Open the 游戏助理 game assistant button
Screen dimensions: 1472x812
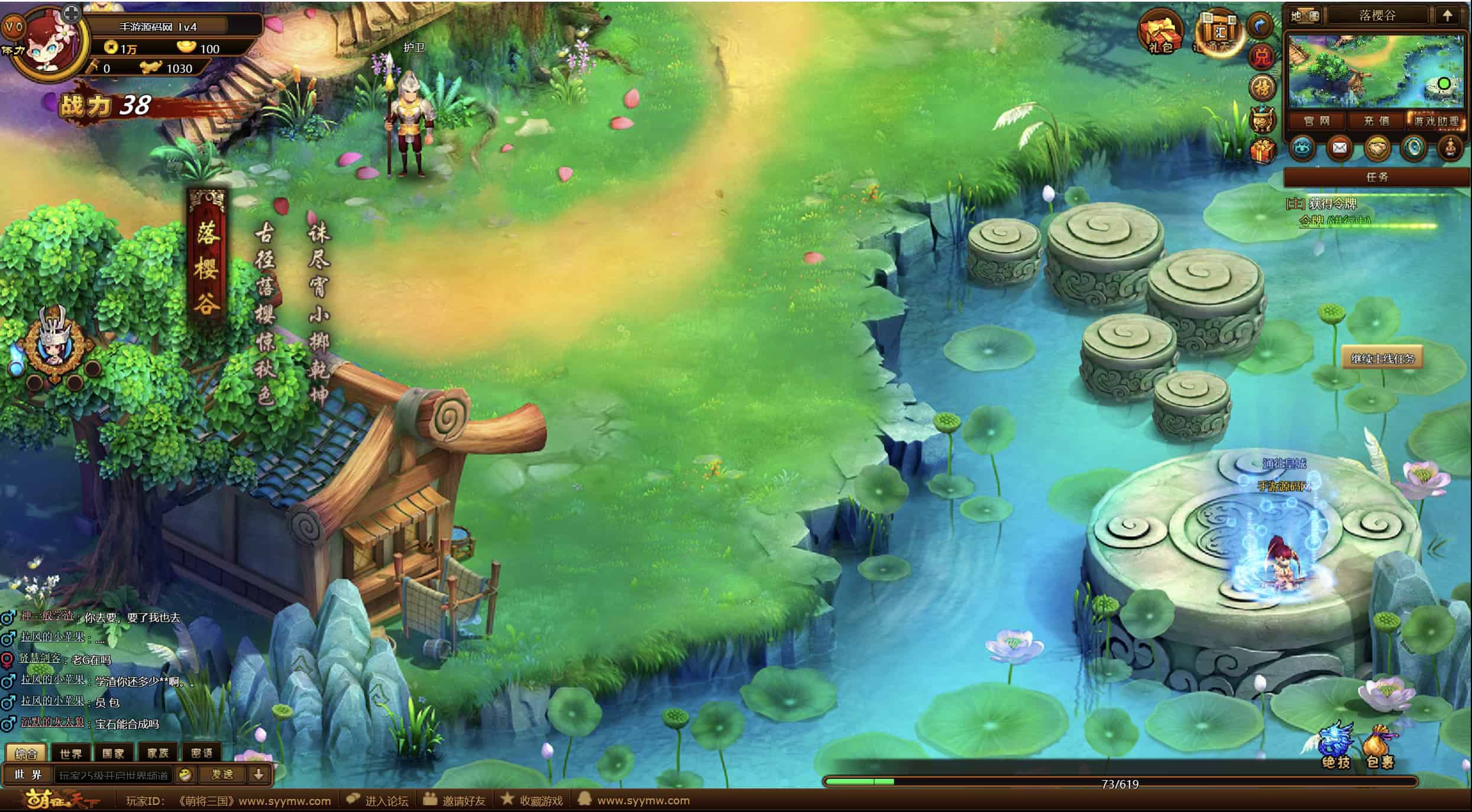[x=1436, y=121]
